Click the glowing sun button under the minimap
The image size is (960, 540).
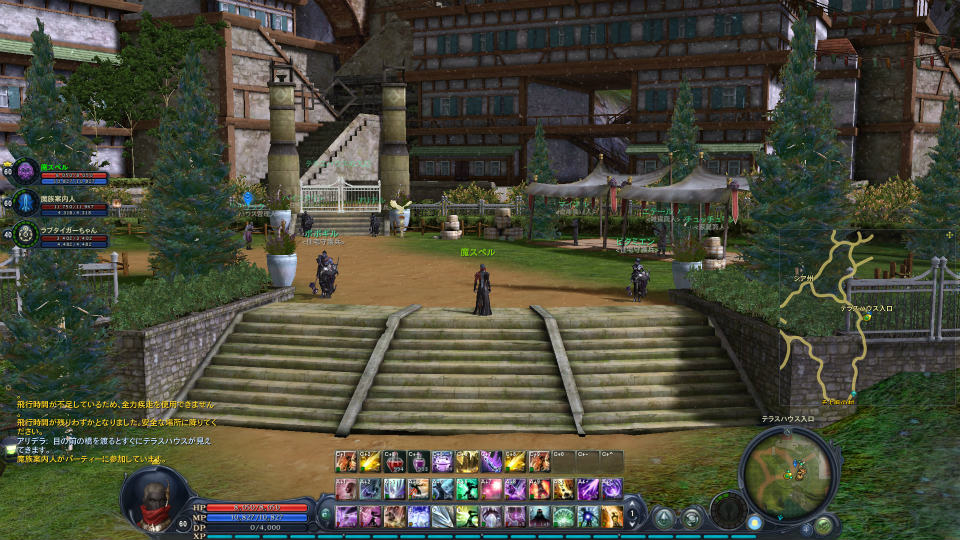coord(754,522)
